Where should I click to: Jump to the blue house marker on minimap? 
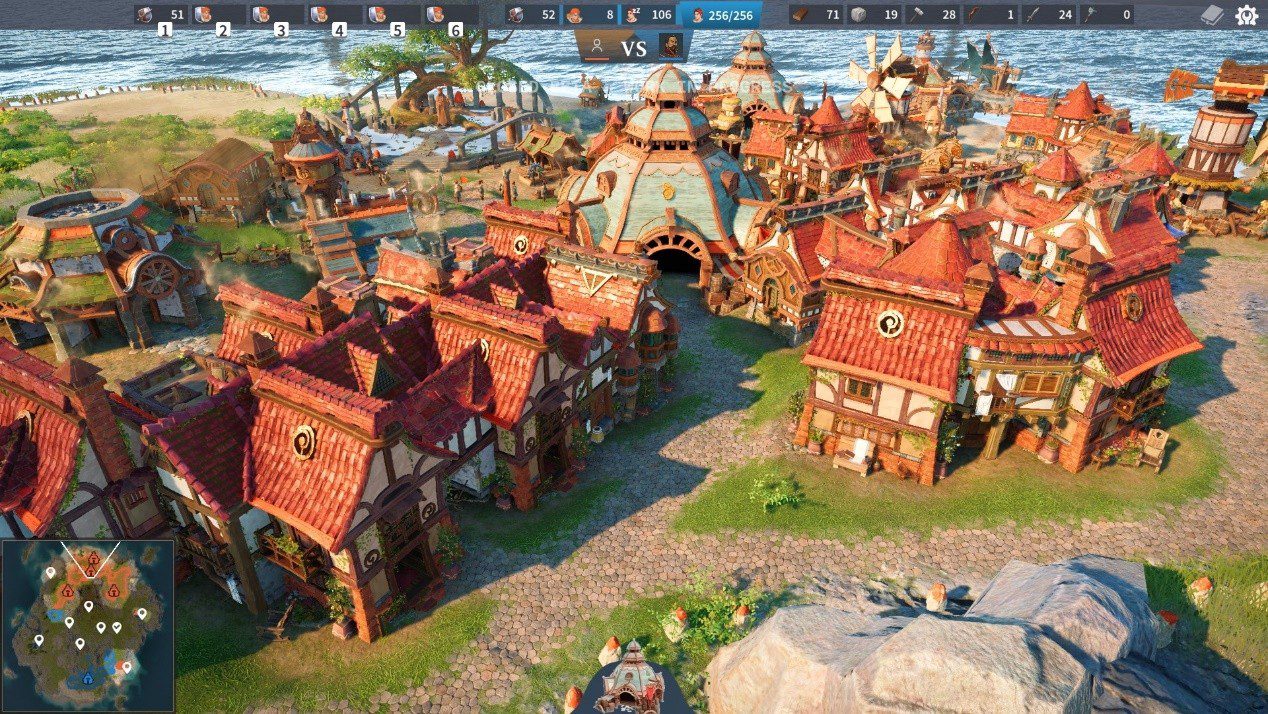point(87,679)
